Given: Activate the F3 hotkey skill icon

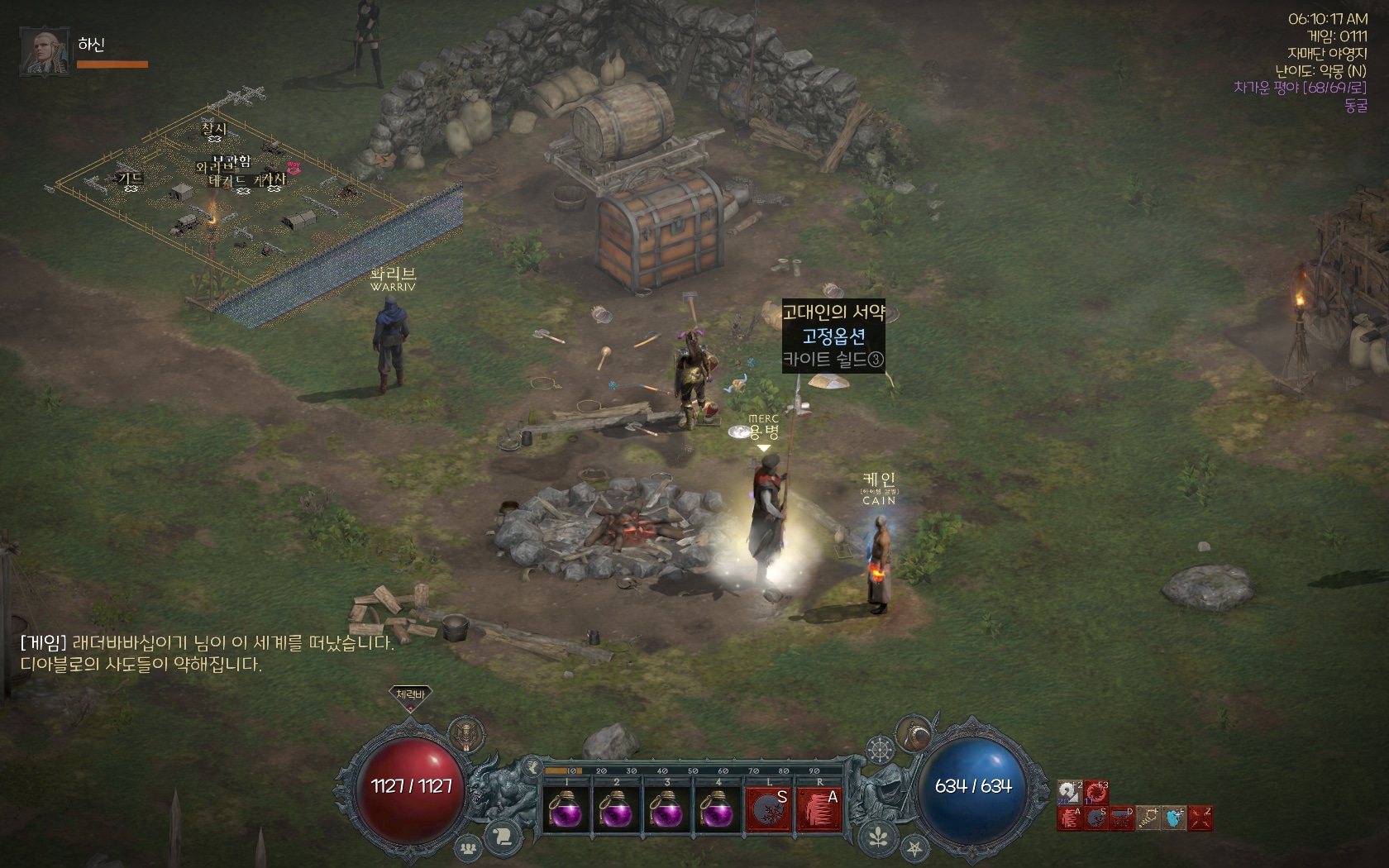Looking at the screenshot, I should tap(1096, 792).
